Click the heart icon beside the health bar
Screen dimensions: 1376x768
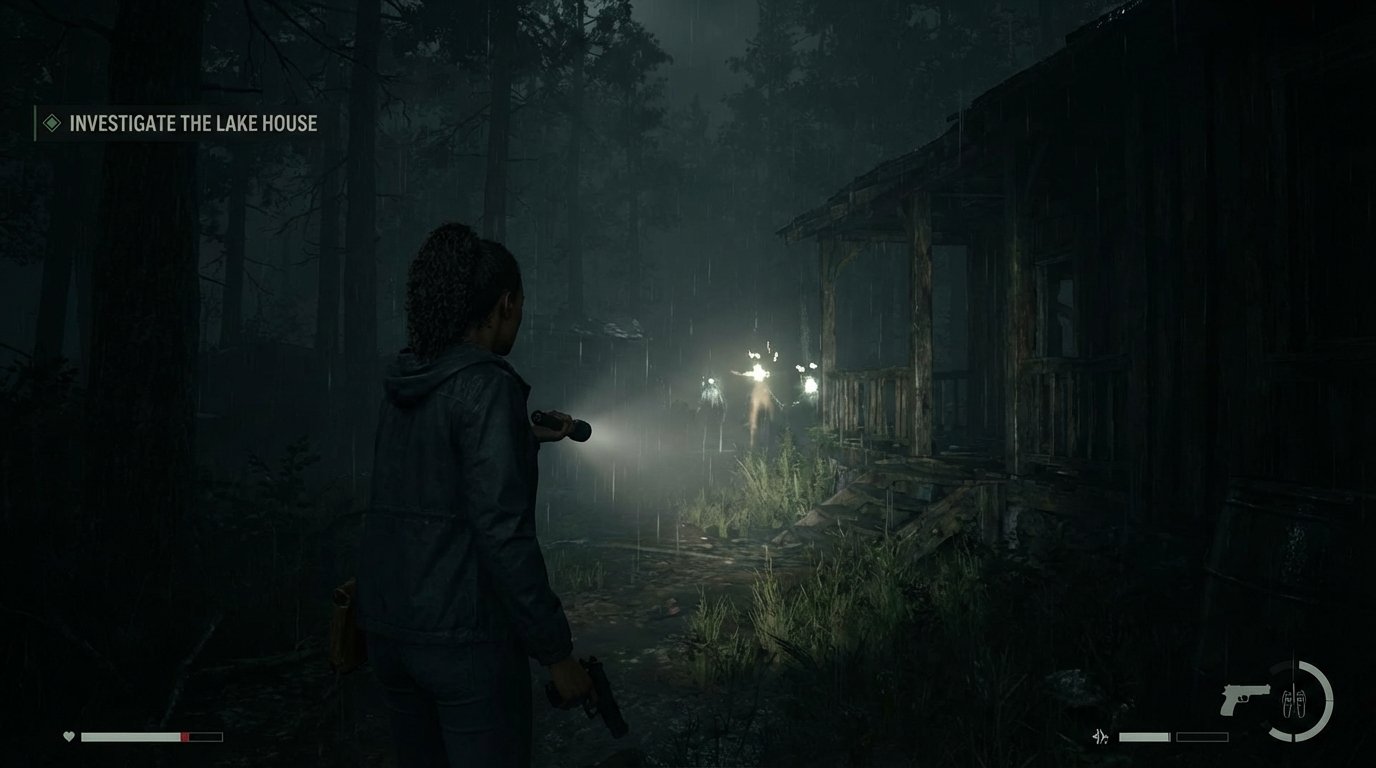69,736
